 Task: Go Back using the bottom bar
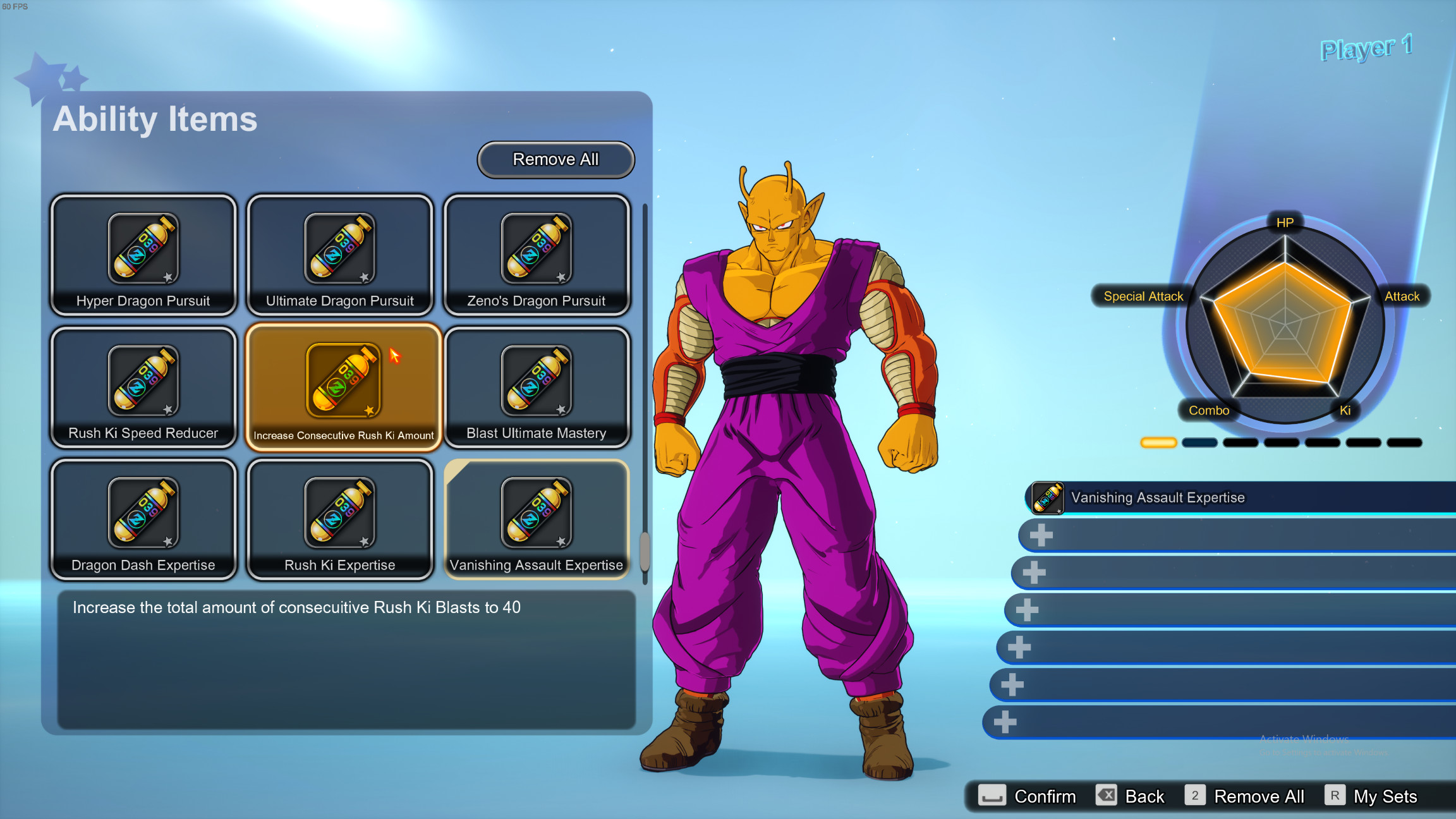point(1130,796)
